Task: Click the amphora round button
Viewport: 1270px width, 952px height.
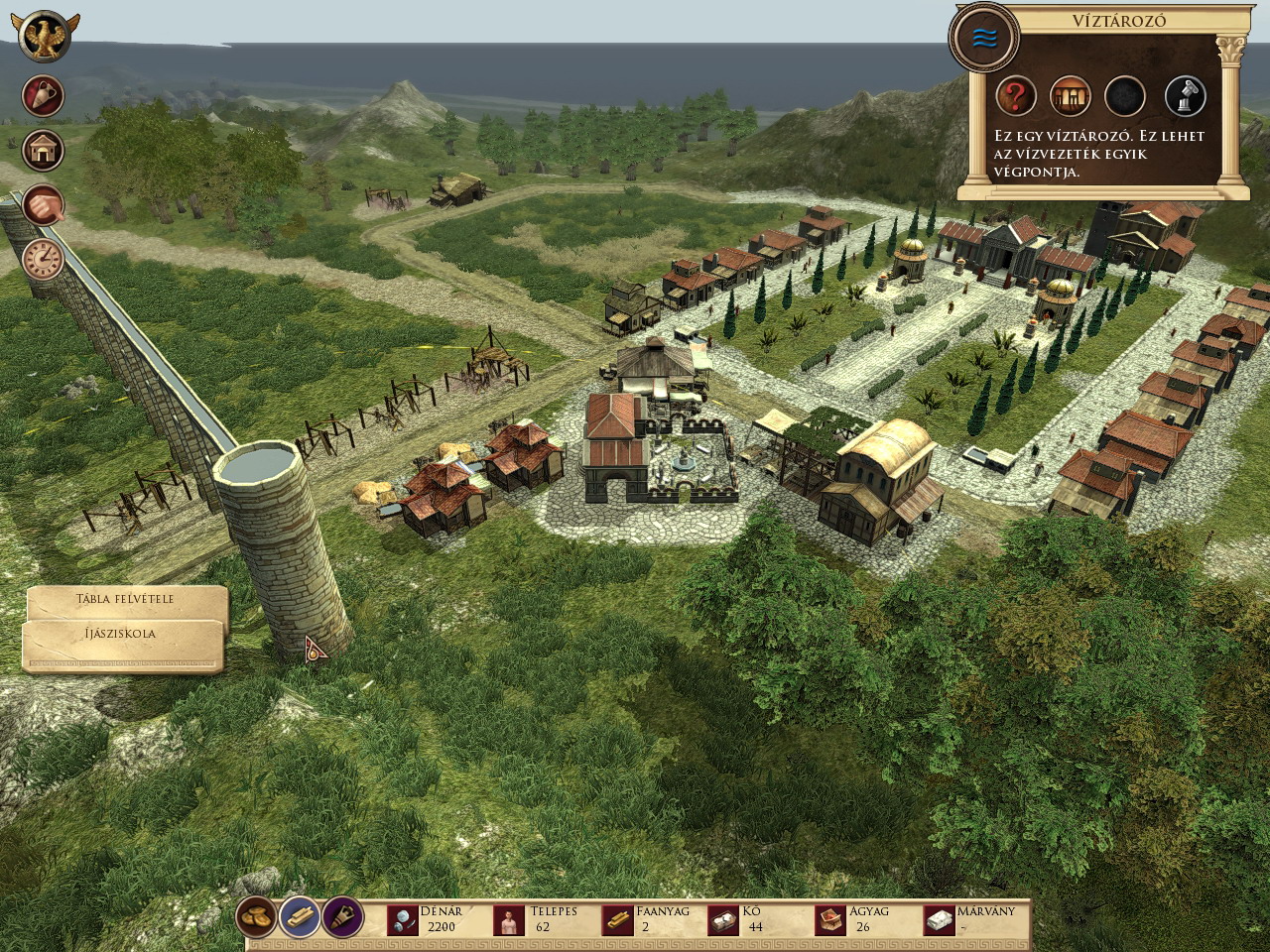Action: (44, 96)
